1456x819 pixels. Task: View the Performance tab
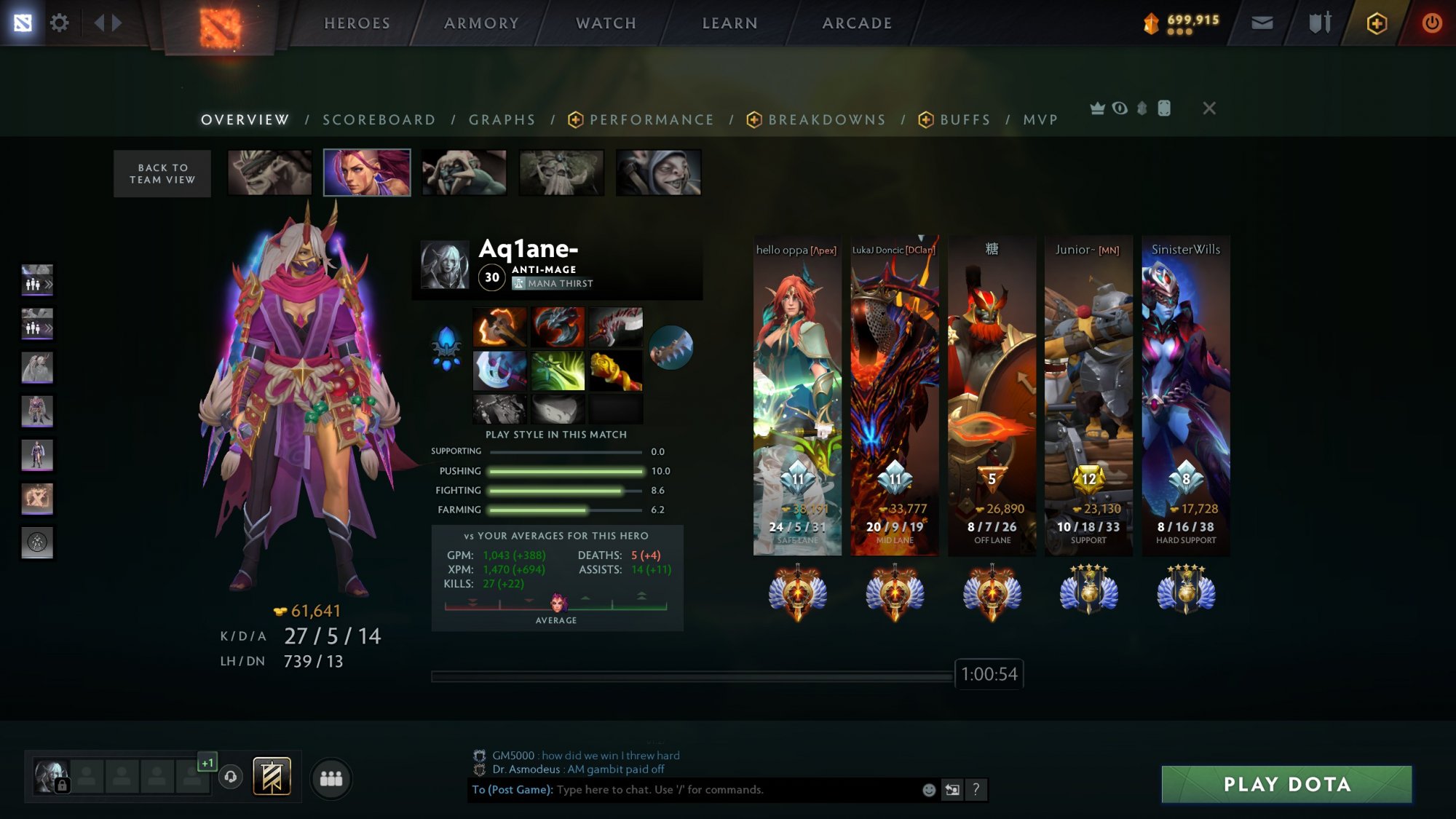(651, 120)
